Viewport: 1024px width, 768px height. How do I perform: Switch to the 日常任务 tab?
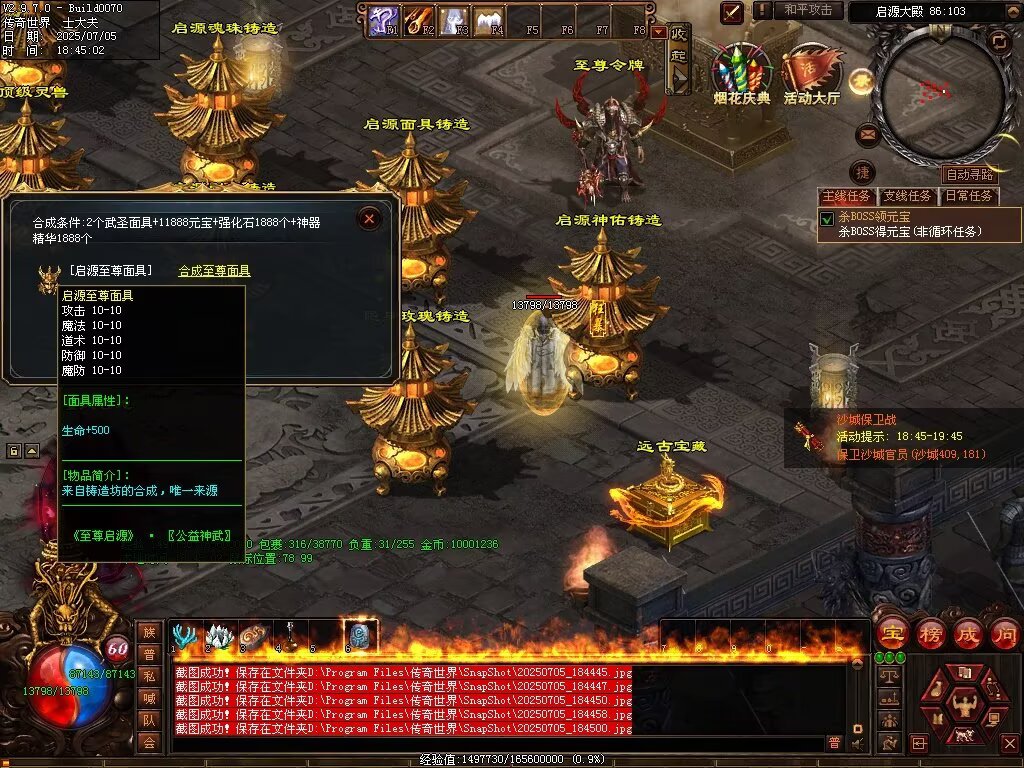[969, 196]
